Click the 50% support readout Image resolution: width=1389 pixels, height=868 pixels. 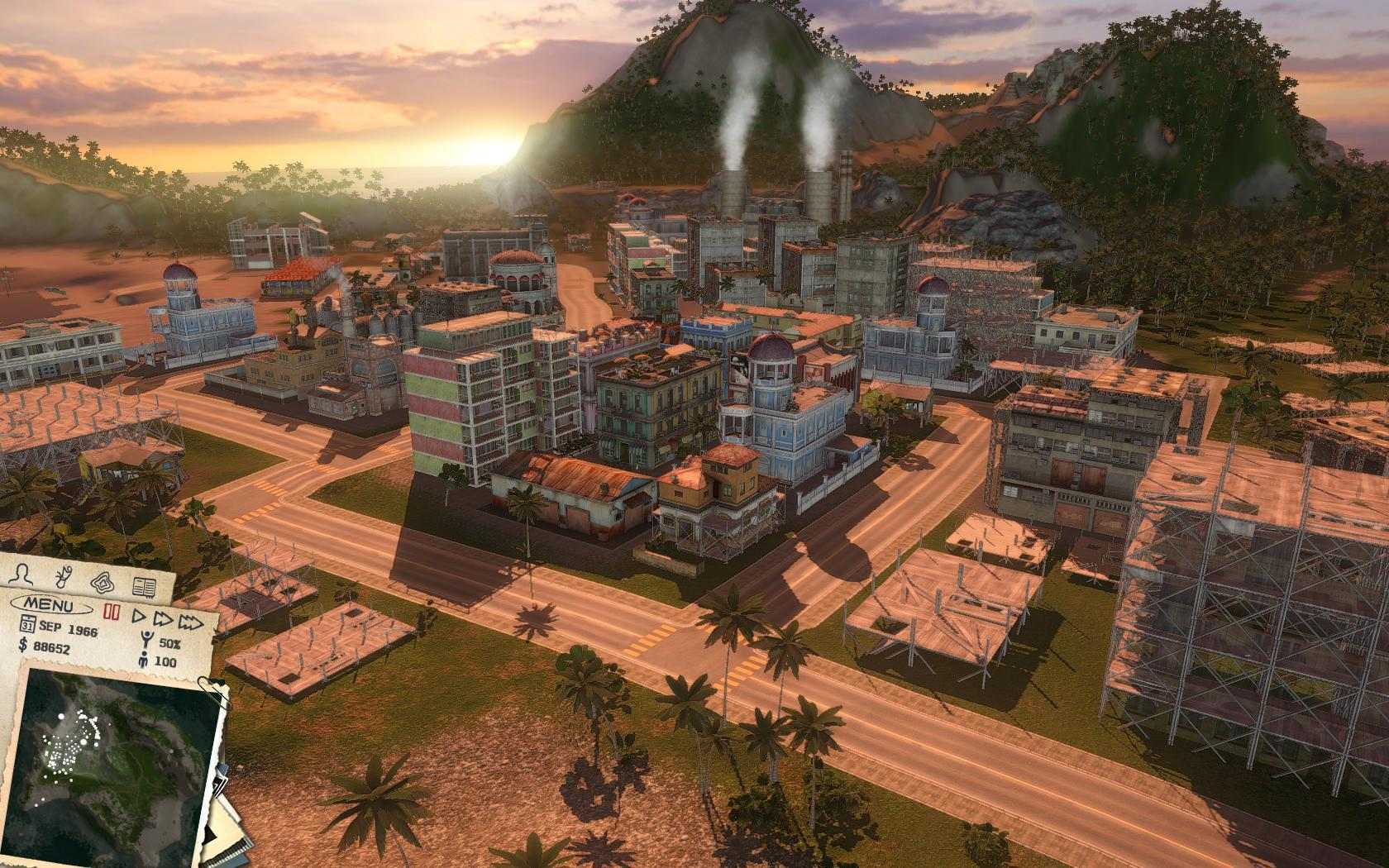tap(168, 642)
